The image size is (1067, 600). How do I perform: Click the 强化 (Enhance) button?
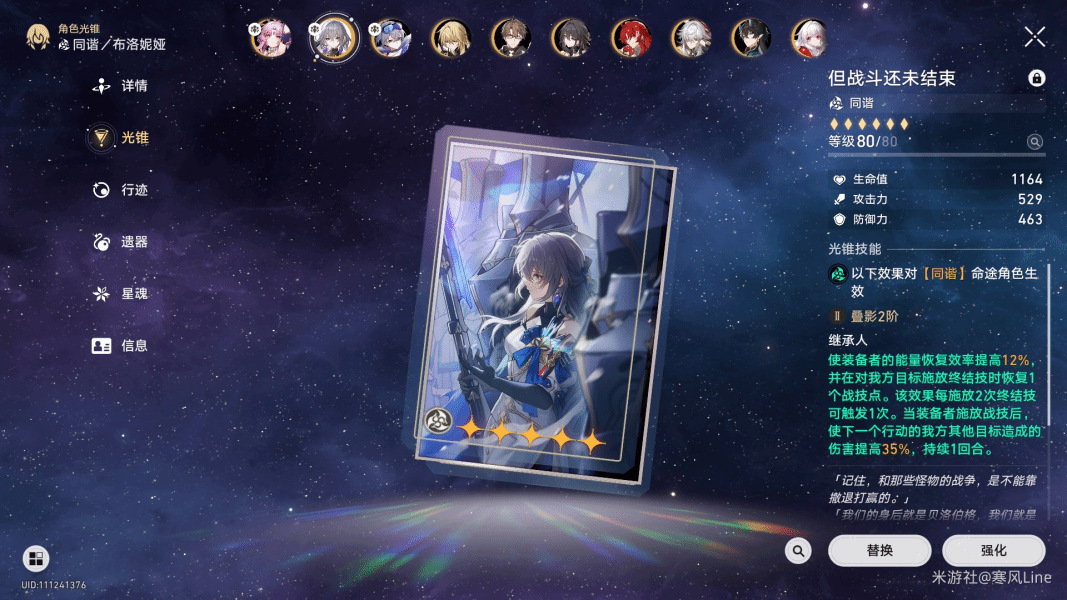(993, 551)
